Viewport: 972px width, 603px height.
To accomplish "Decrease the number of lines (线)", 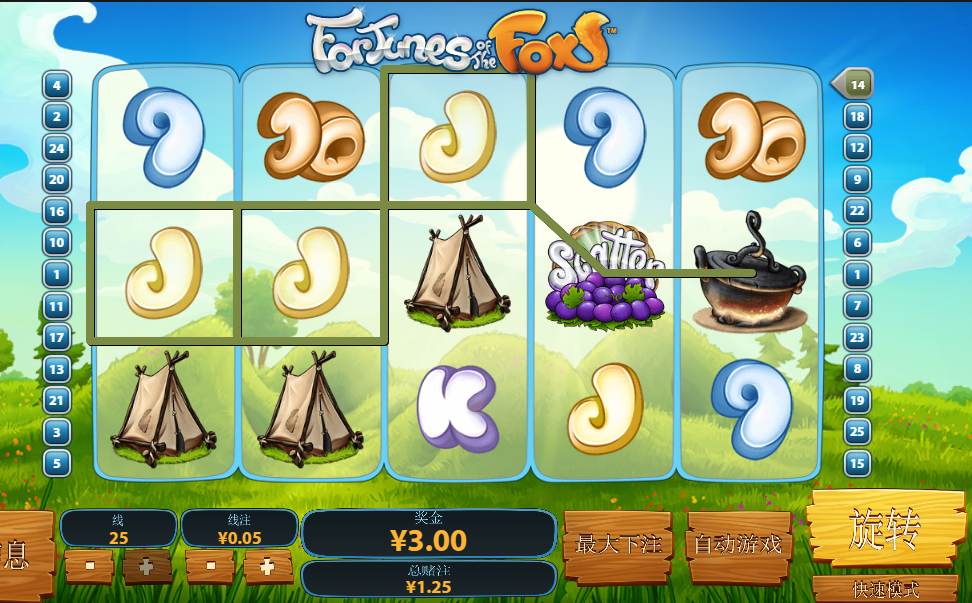I will (x=90, y=566).
